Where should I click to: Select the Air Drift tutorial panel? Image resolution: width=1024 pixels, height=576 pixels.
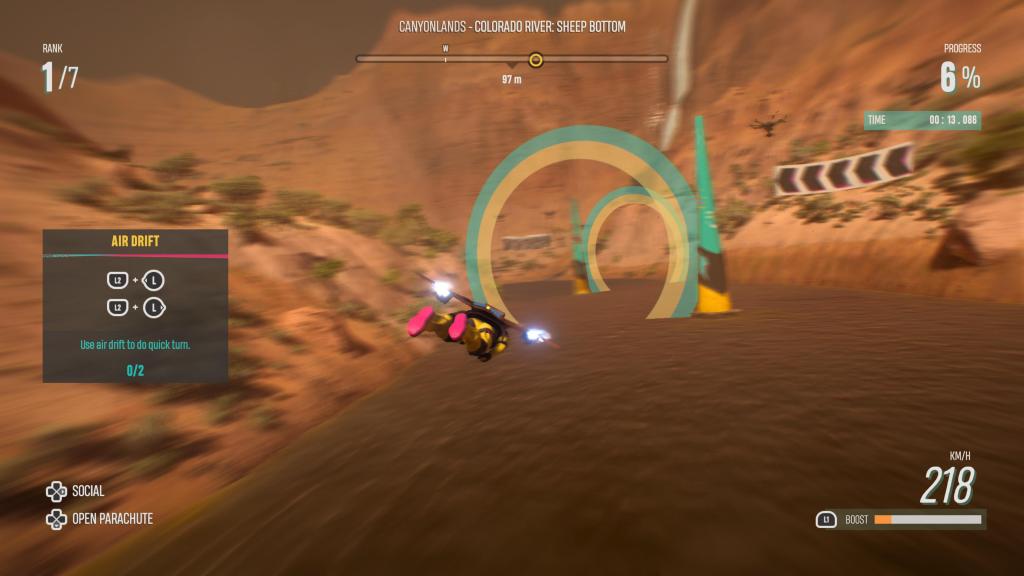pyautogui.click(x=135, y=305)
